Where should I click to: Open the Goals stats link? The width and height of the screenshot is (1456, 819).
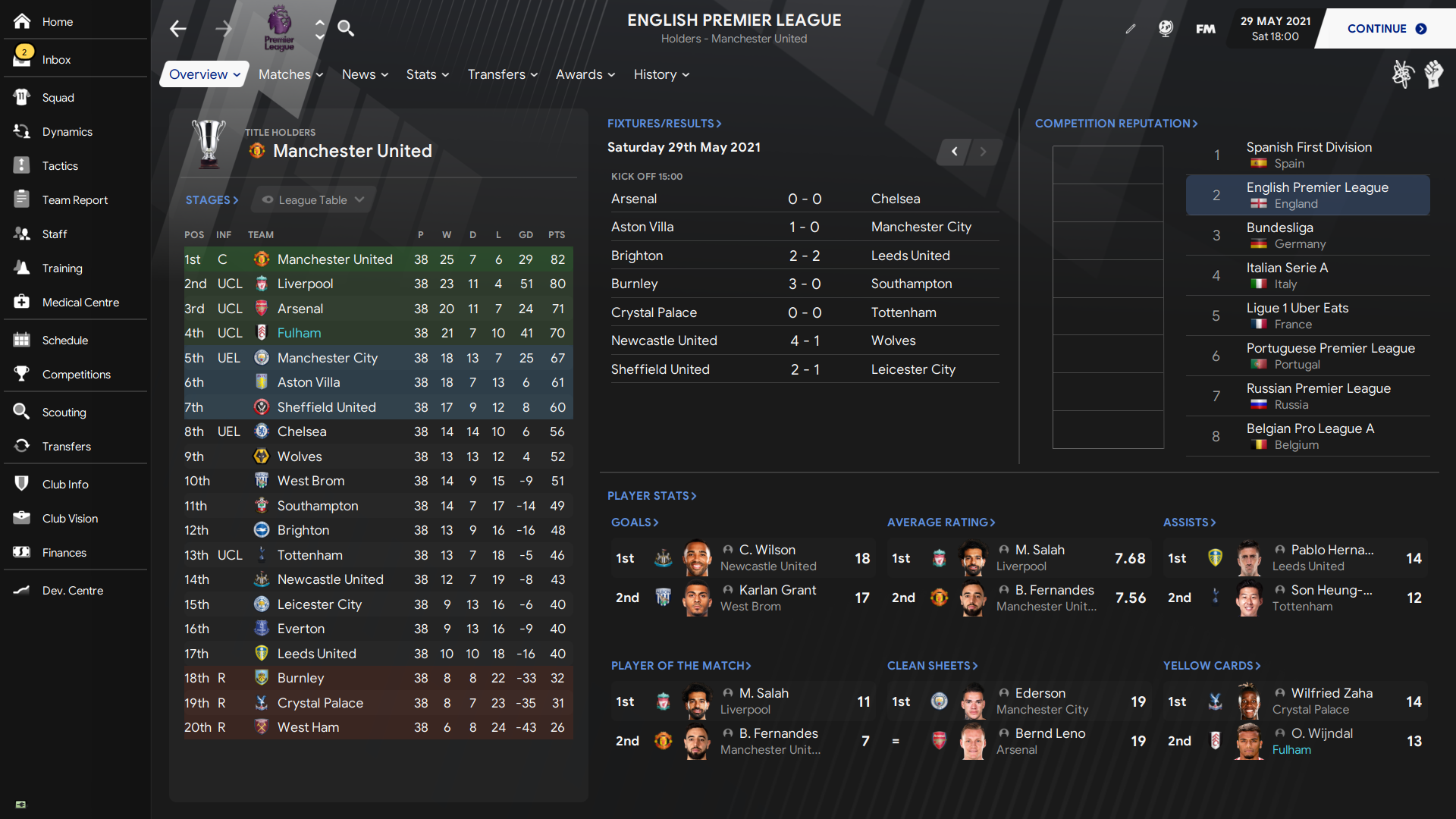[635, 522]
